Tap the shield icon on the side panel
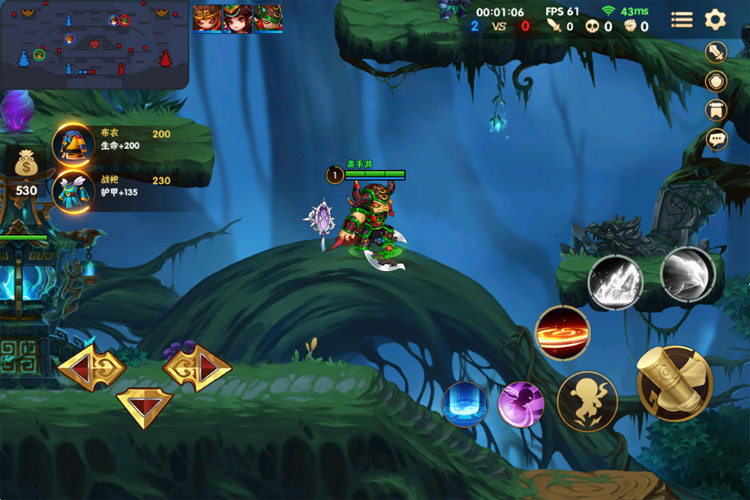 pyautogui.click(x=716, y=81)
